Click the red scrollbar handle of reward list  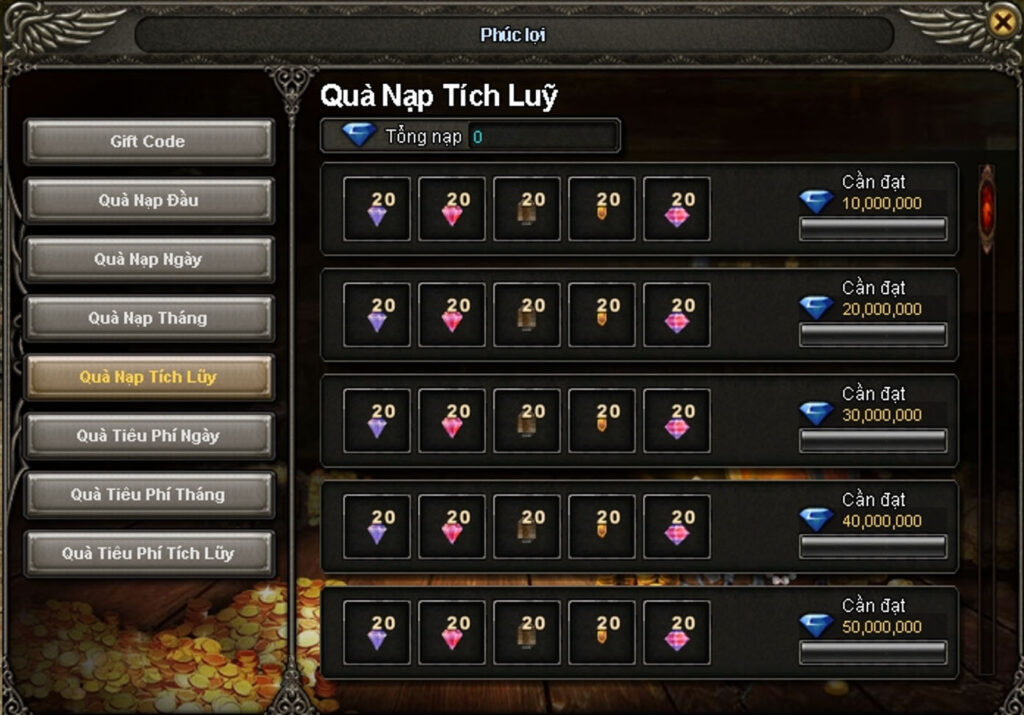[987, 208]
